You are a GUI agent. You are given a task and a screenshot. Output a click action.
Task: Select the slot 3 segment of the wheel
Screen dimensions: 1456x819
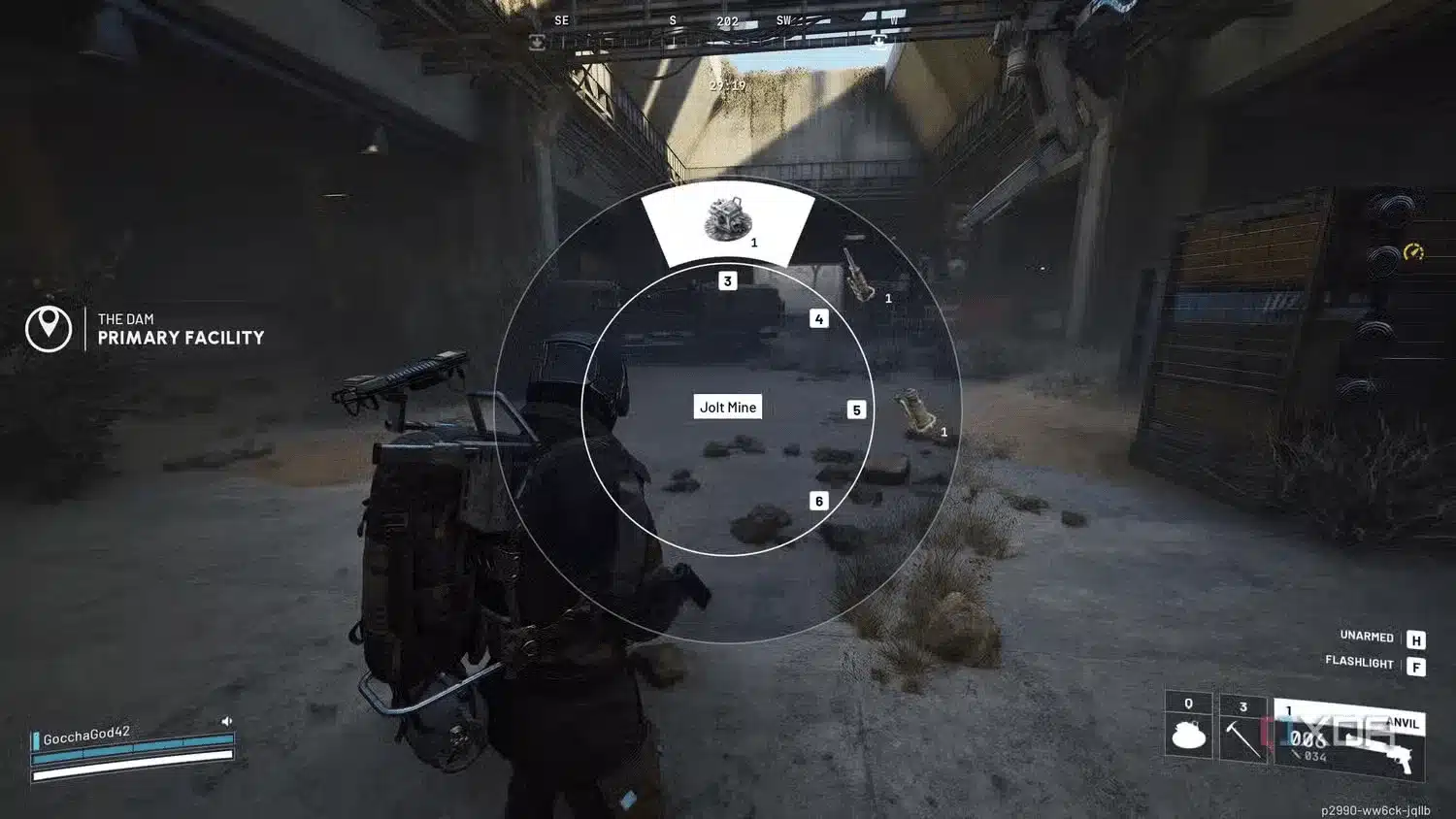[x=726, y=280]
